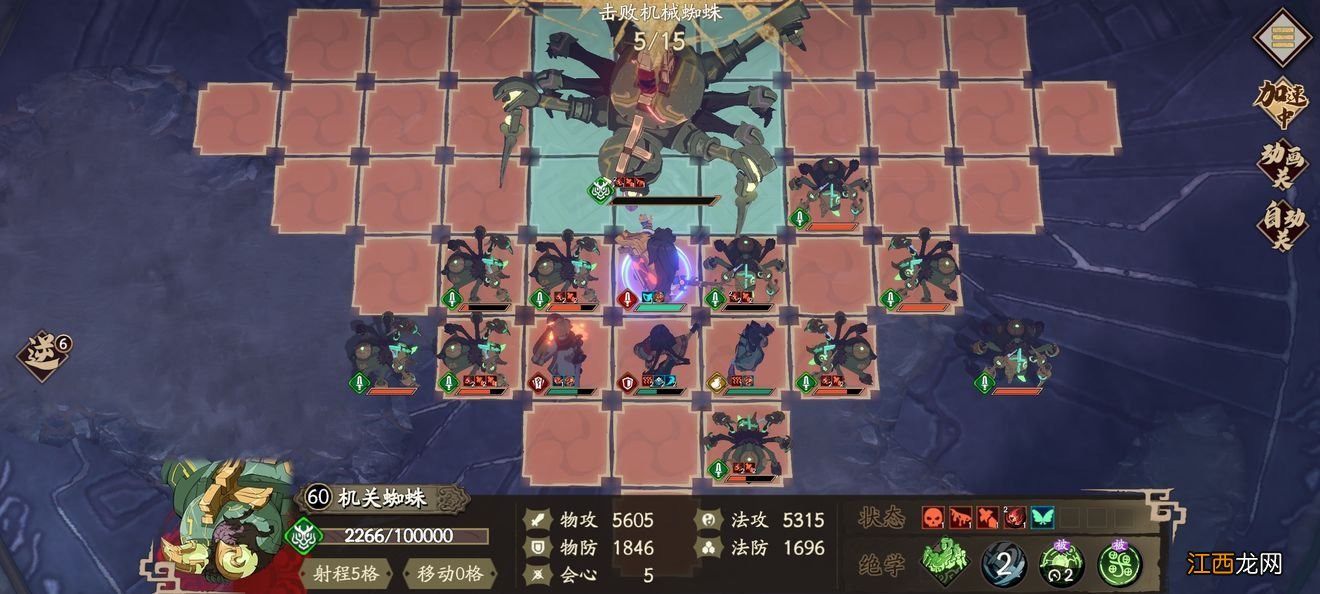Open the diamond menu button
The image size is (1320, 594).
click(x=1282, y=38)
